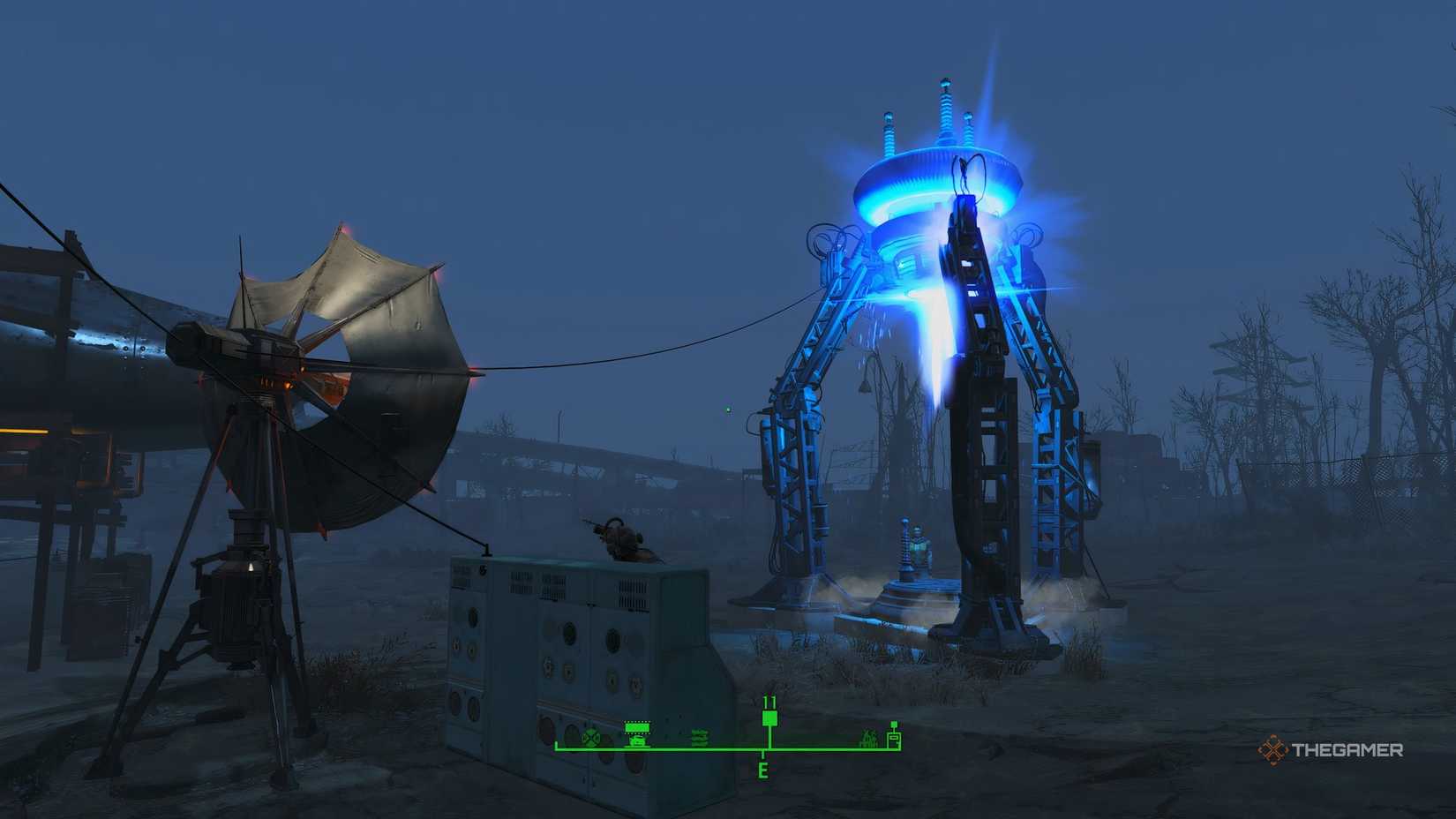The image size is (1456, 819).
Task: Select the crossed-circle location marker on the compass
Action: coord(589,738)
